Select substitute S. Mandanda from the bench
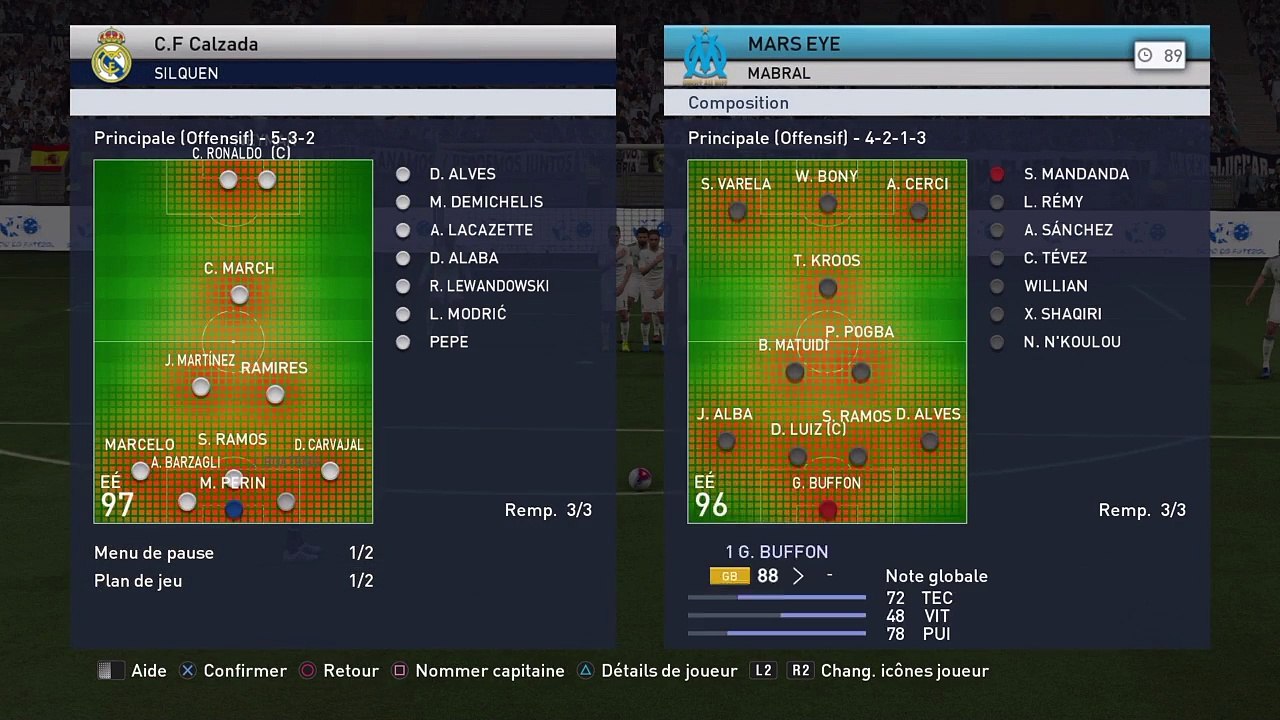1280x720 pixels. pos(1075,174)
